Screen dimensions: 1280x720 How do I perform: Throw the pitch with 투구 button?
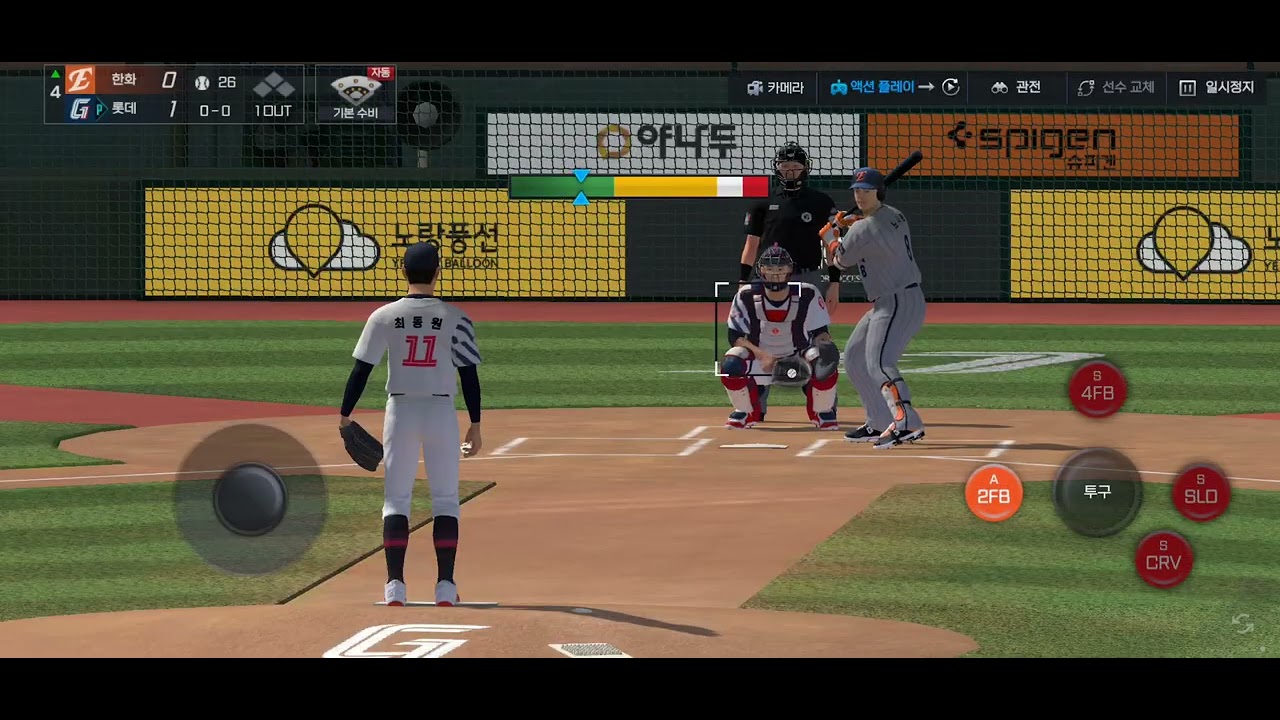point(1097,492)
